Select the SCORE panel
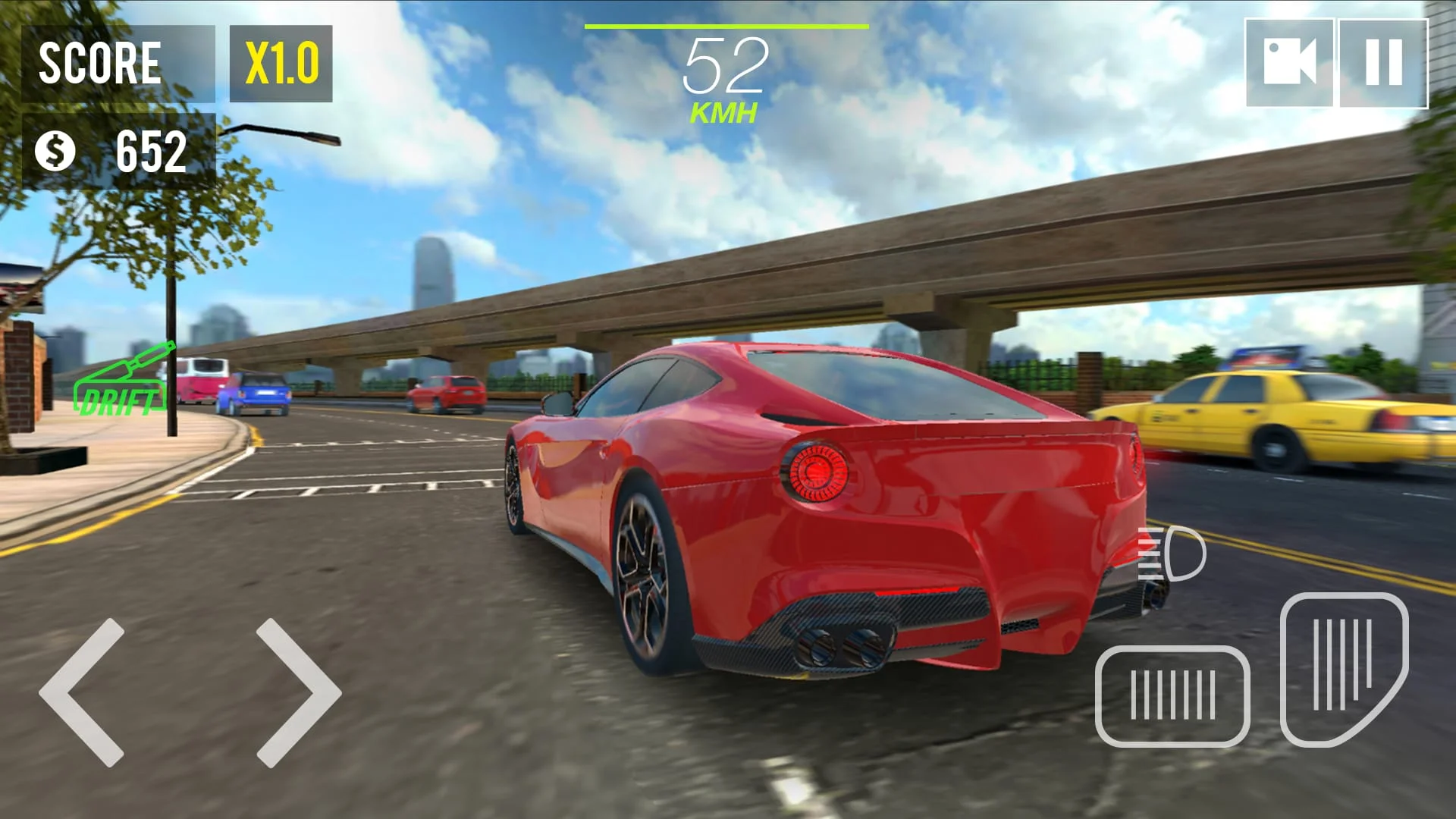This screenshot has width=1456, height=819. click(118, 64)
